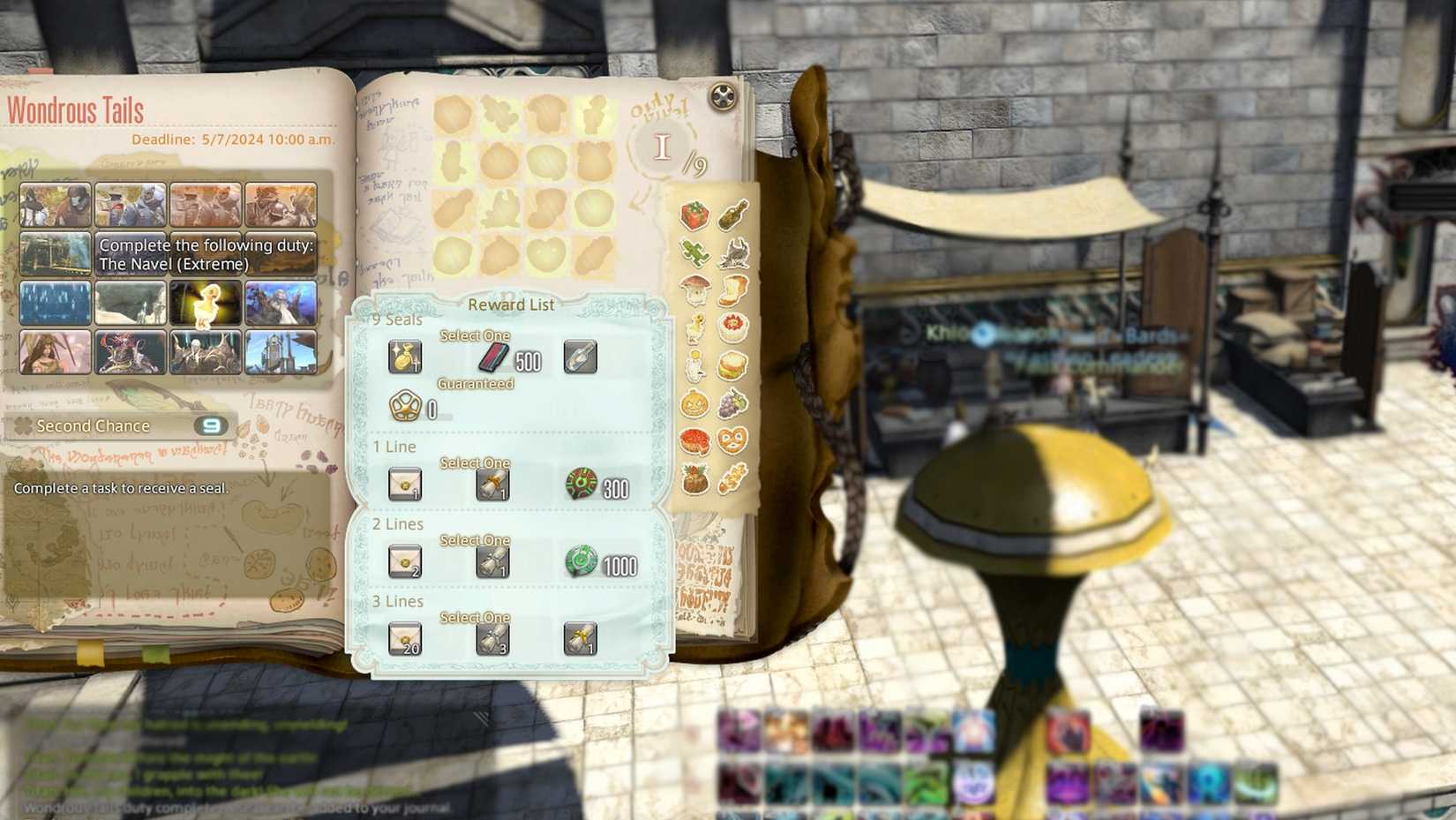This screenshot has width=1456, height=820.
Task: Select the glowing chocobo duty tile
Action: 206,305
